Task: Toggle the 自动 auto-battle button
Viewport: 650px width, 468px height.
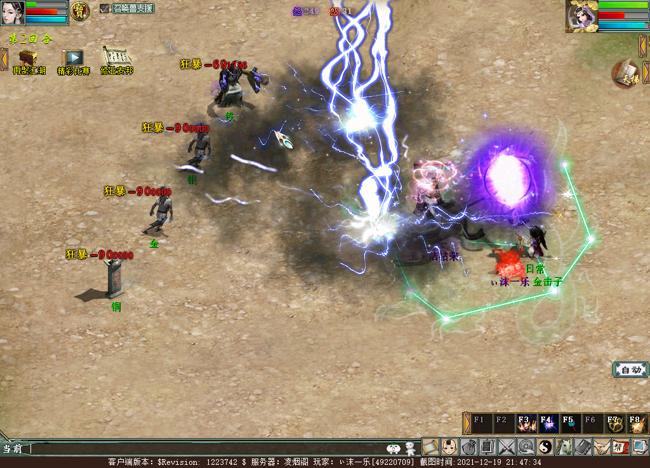Action: 630,370
